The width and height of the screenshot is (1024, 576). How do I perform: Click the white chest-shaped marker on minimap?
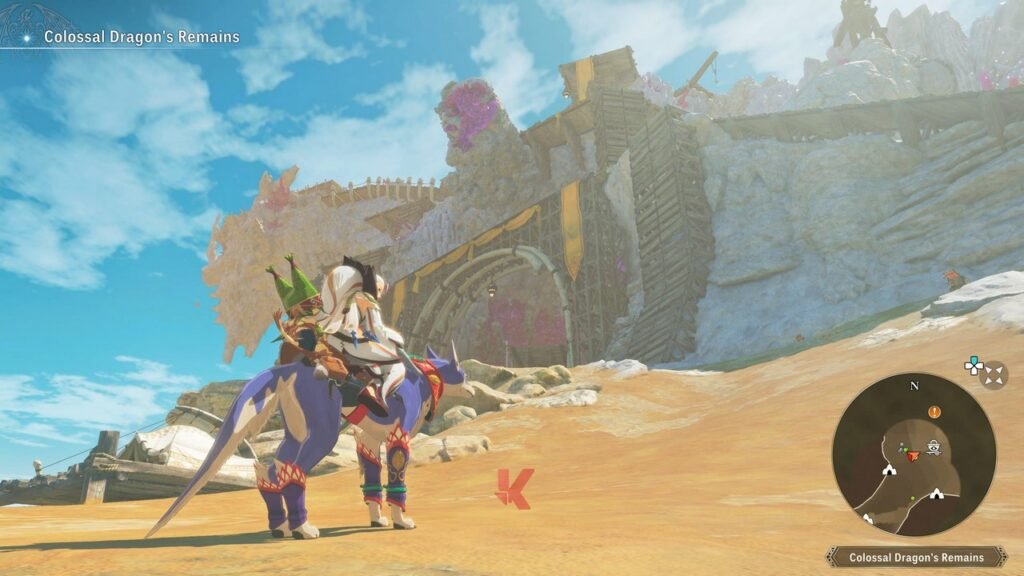(934, 448)
